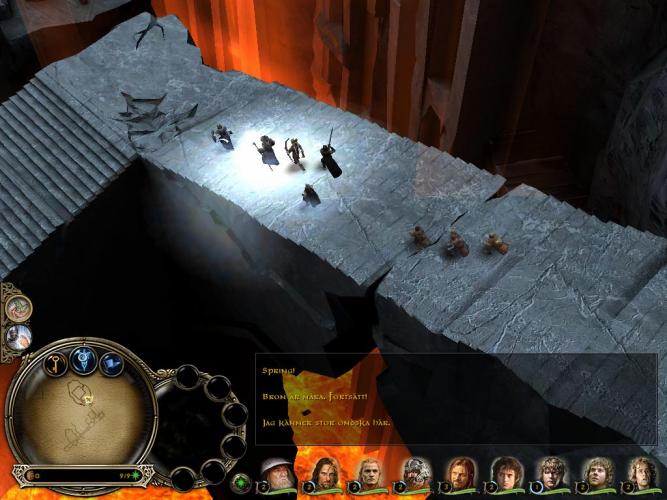
Task: Activate the green-tinted power icon
Action: pyautogui.click(x=17, y=308)
